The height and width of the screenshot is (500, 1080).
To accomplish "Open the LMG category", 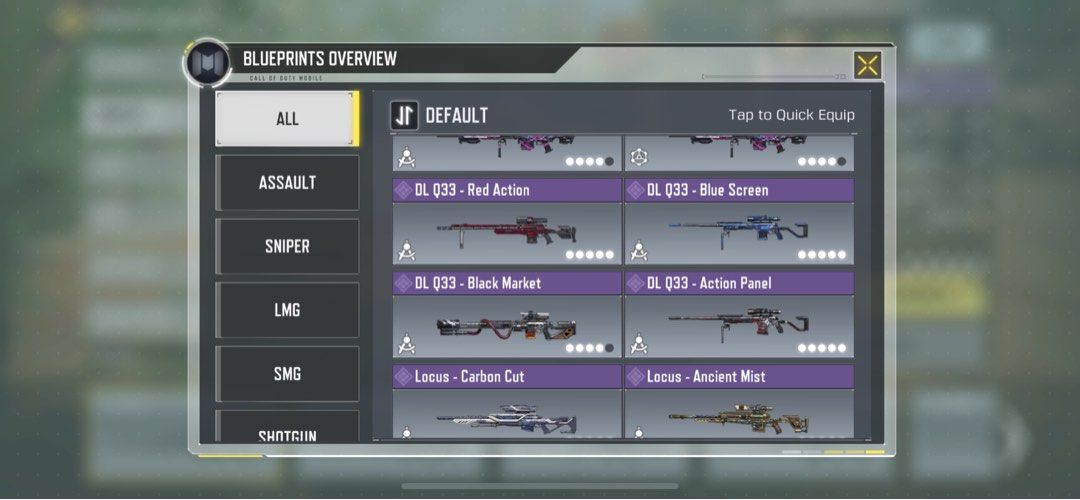I will (x=287, y=311).
